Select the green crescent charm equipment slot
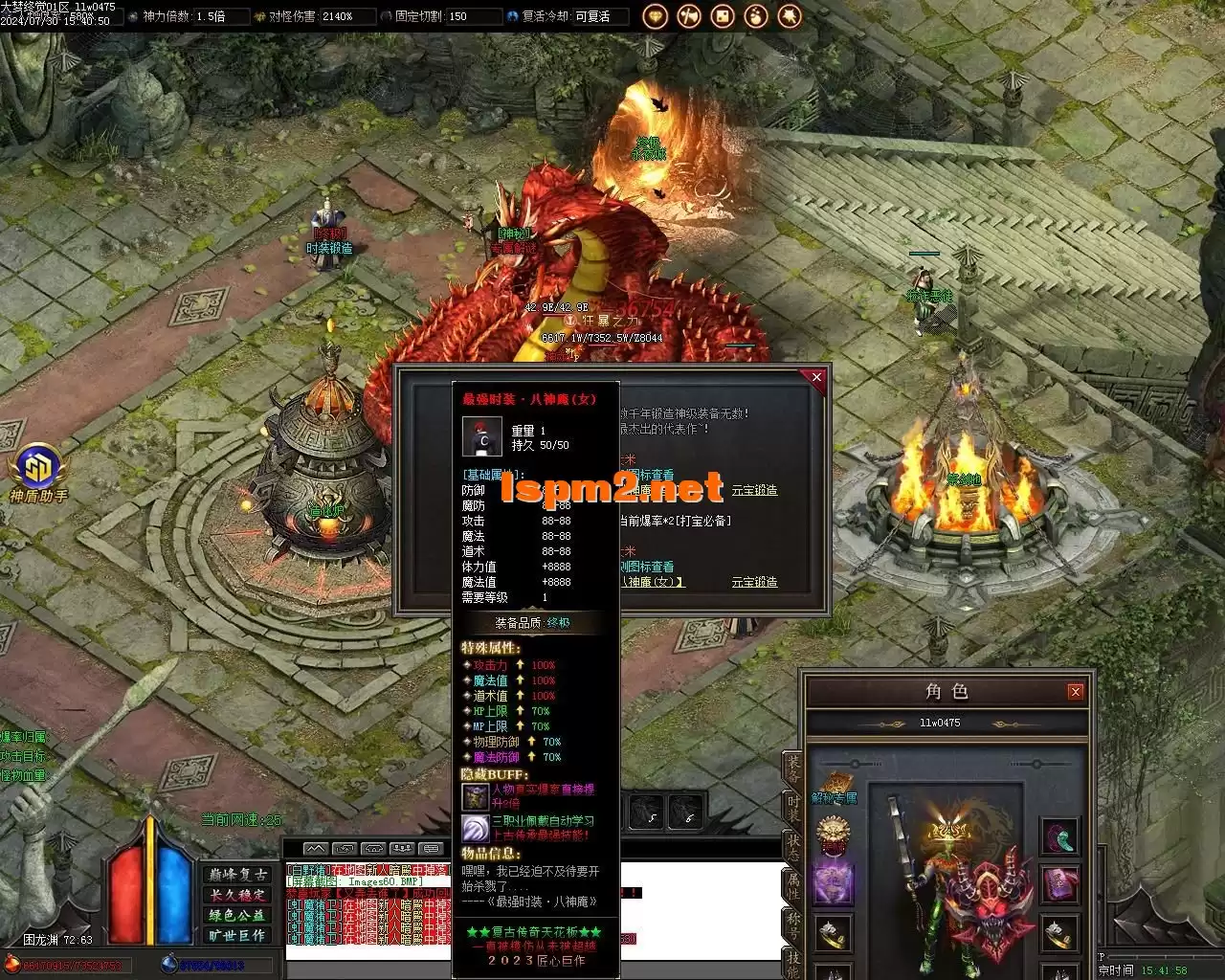The image size is (1225, 980). (1058, 836)
